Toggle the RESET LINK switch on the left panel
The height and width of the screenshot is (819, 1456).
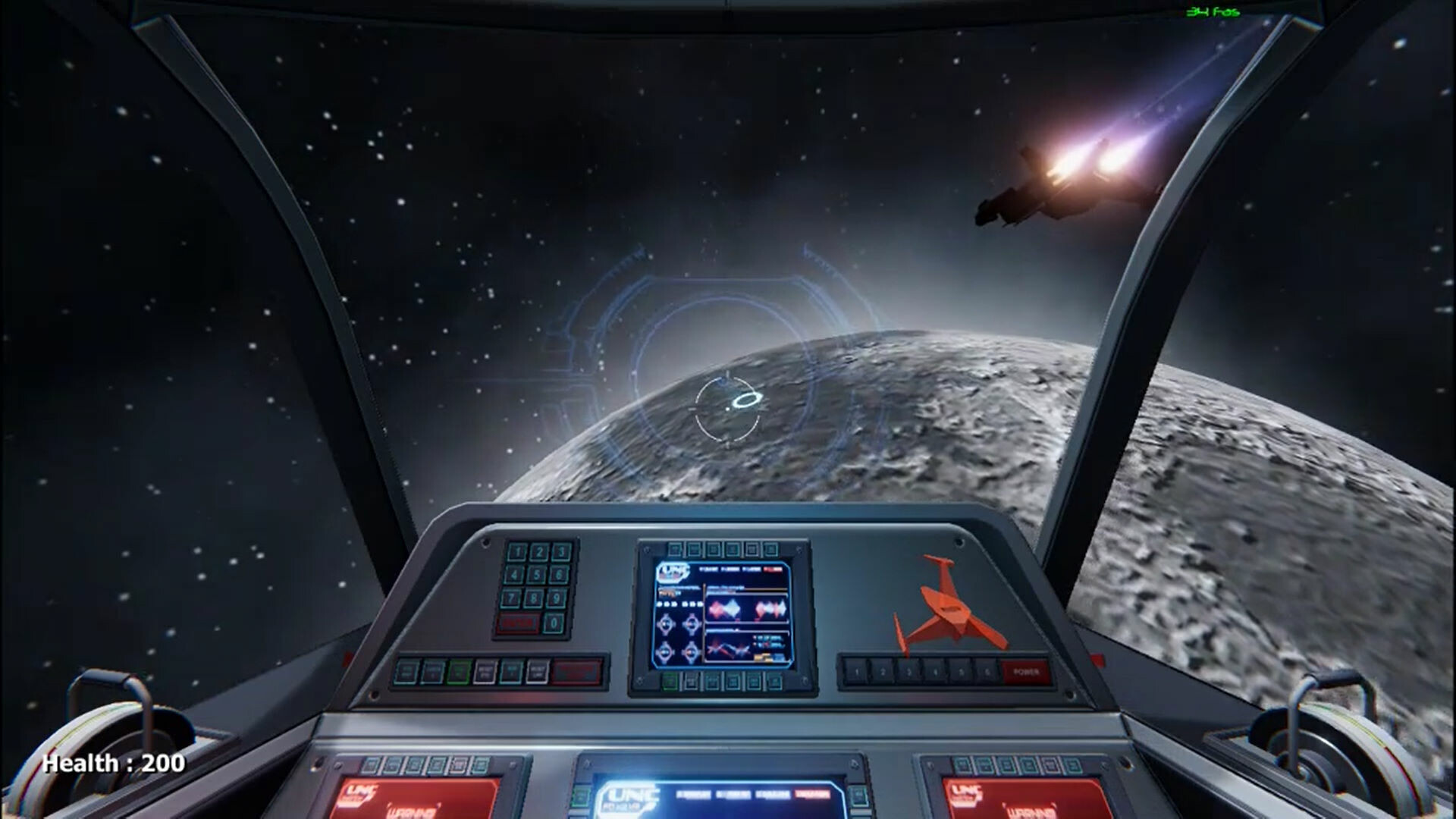point(537,671)
